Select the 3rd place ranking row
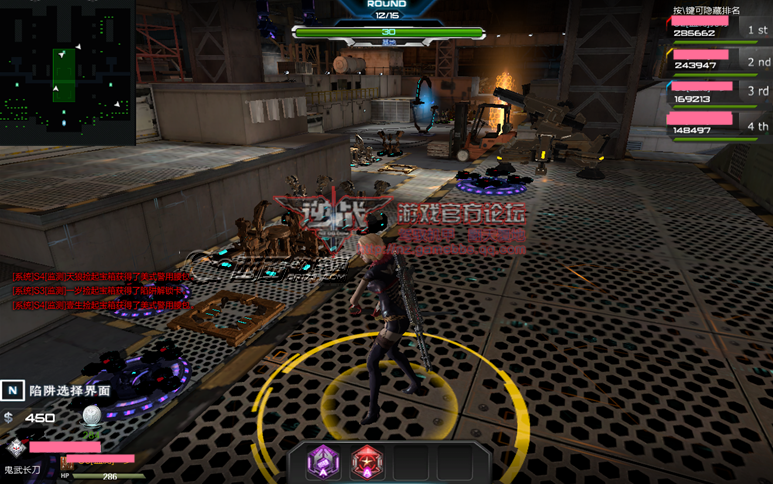Screen dimensions: 773x484 pyautogui.click(x=718, y=92)
